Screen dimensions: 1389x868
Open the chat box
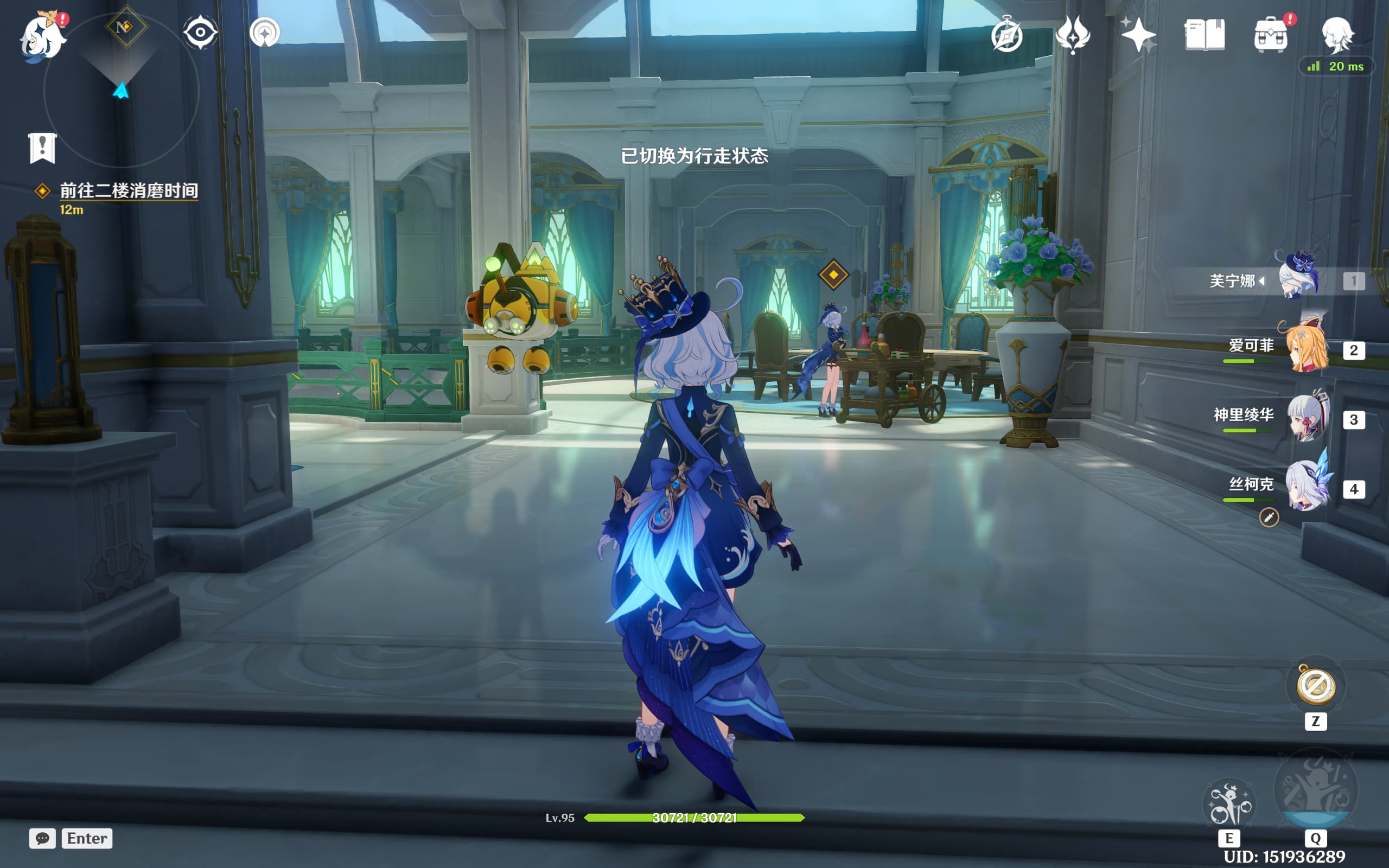pos(42,838)
